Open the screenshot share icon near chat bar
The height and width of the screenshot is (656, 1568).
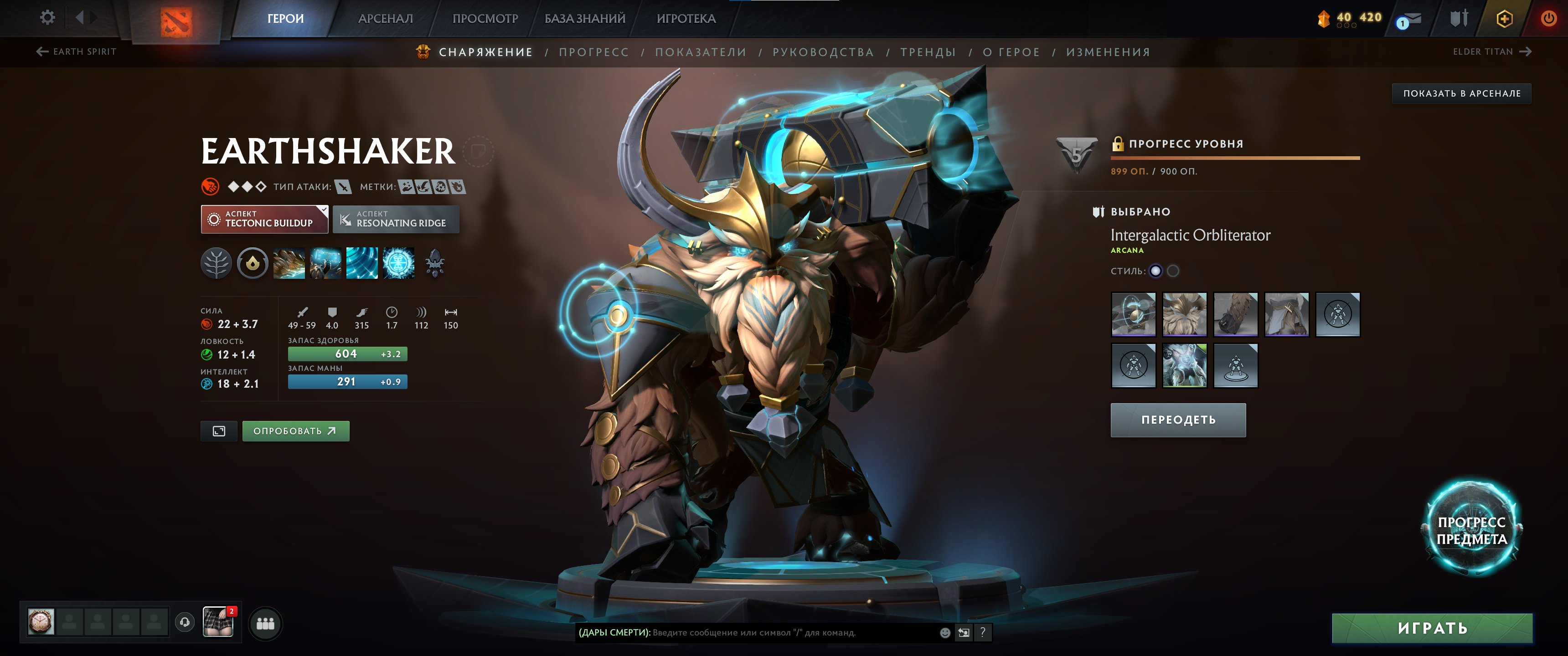(964, 633)
